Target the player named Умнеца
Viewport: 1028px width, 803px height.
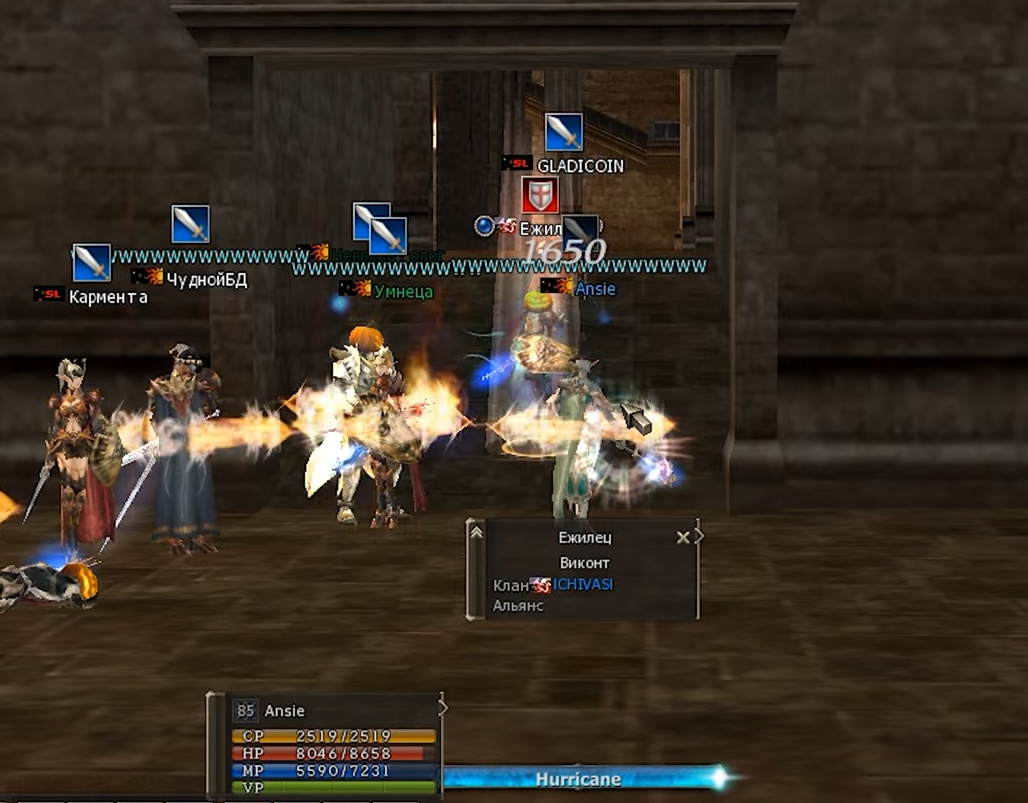coord(403,291)
